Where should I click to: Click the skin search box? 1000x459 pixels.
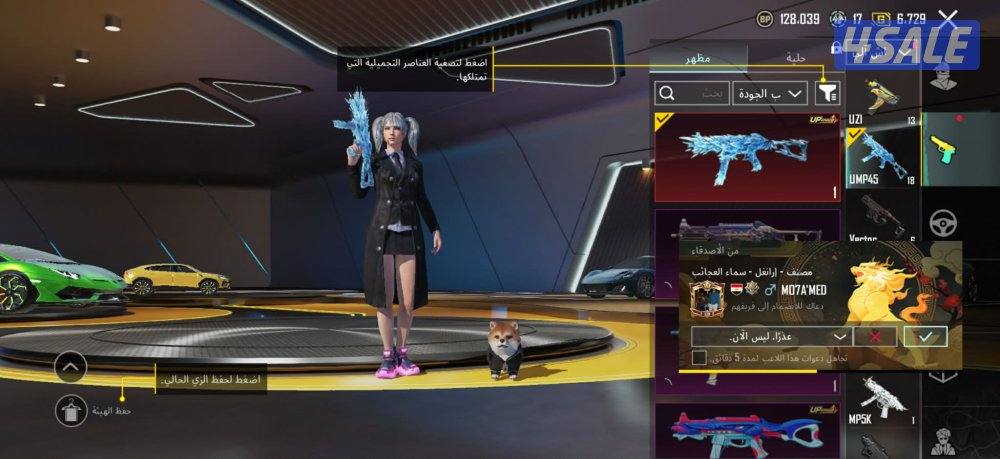691,93
